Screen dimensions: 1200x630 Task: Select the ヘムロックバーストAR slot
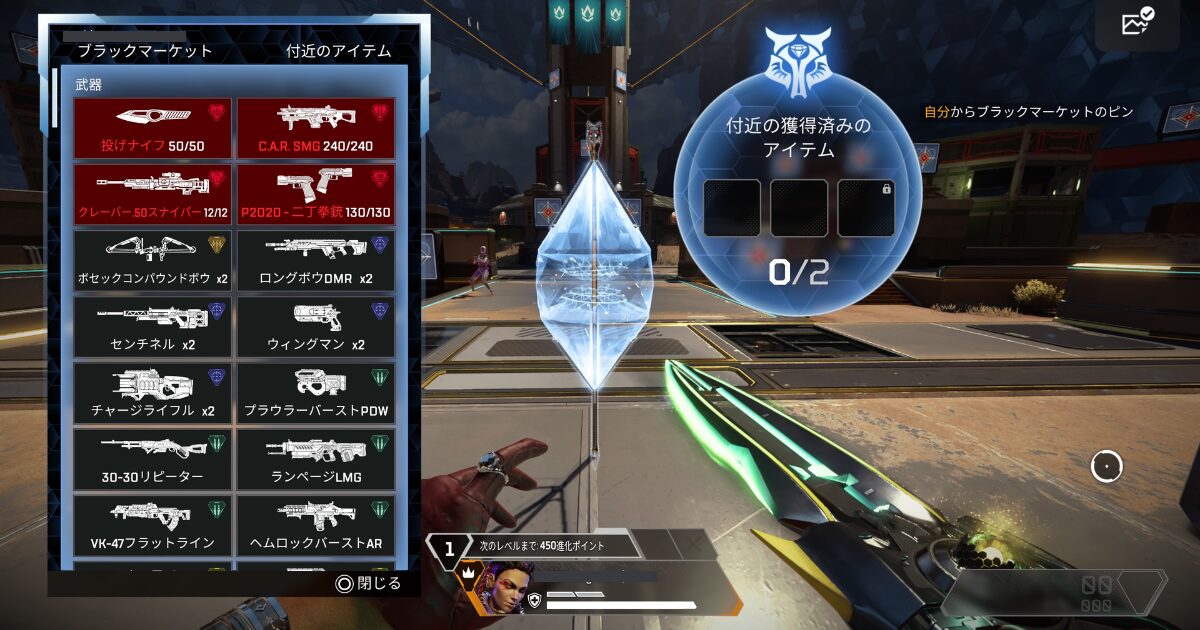(316, 524)
